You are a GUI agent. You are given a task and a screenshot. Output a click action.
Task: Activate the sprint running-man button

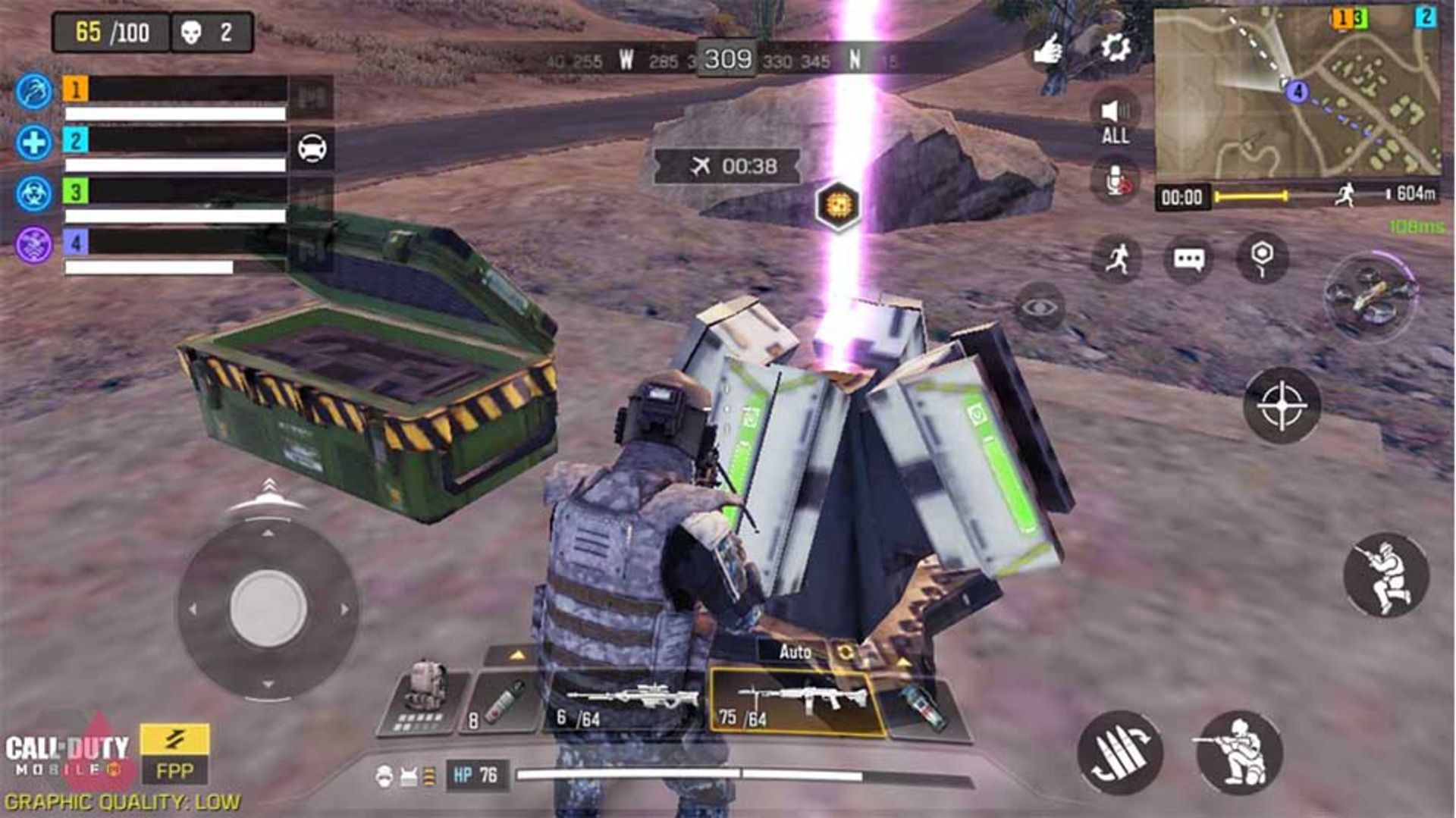(1116, 259)
